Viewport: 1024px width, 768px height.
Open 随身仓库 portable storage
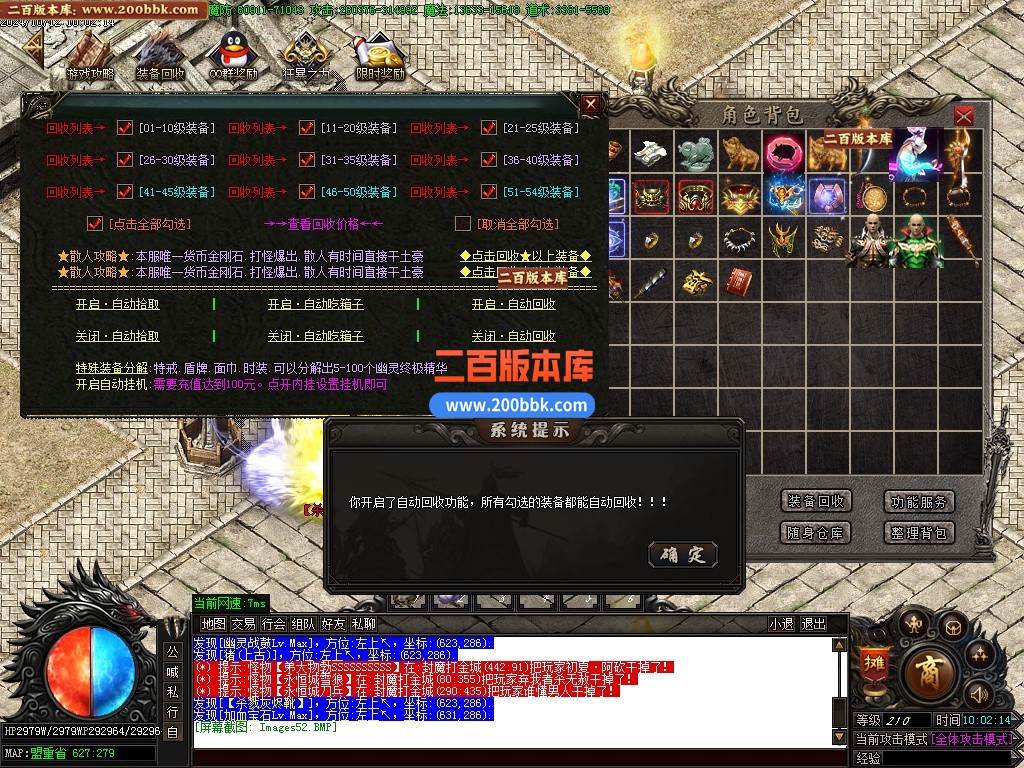pyautogui.click(x=815, y=533)
